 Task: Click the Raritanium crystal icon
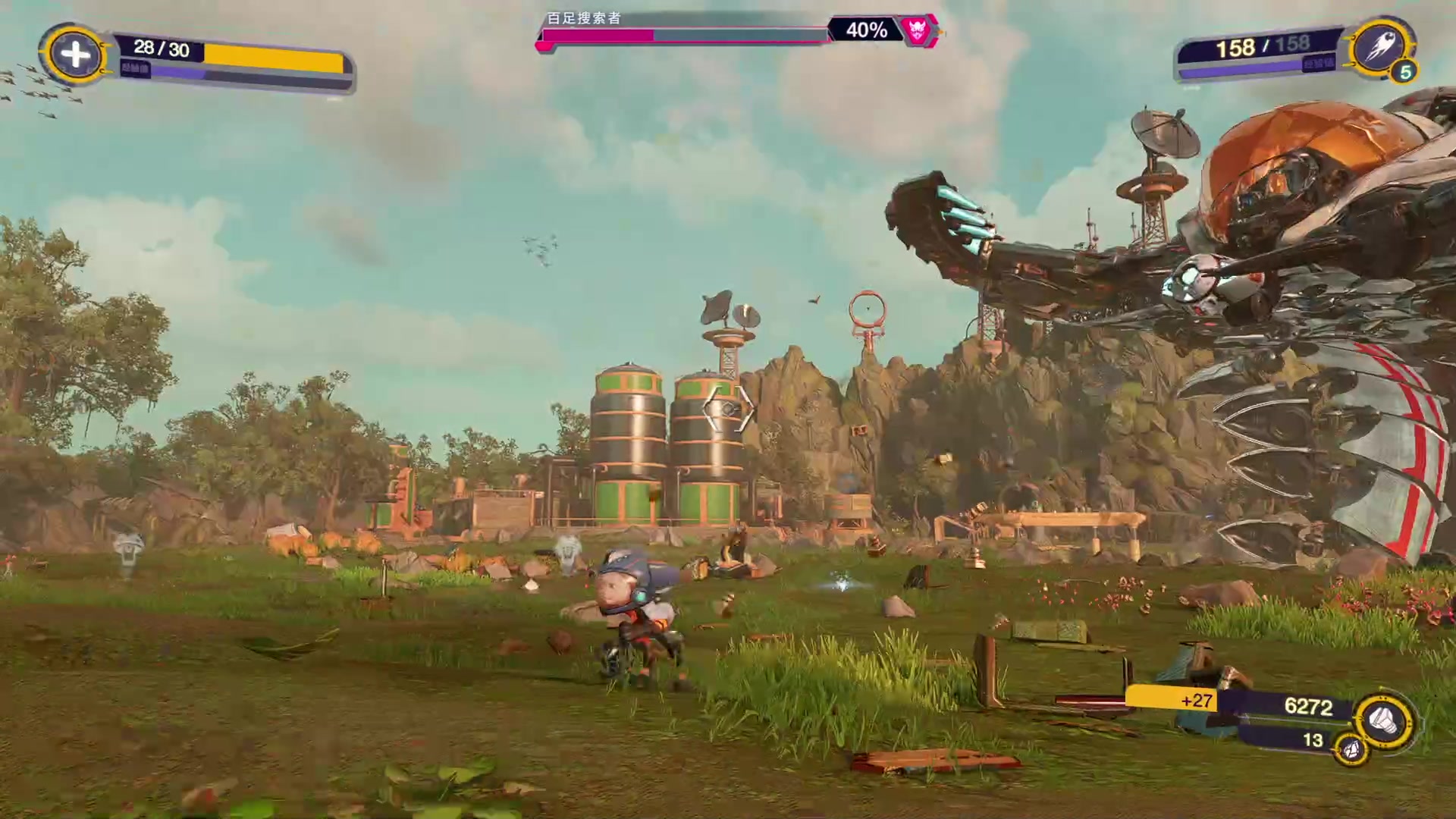[x=1351, y=750]
